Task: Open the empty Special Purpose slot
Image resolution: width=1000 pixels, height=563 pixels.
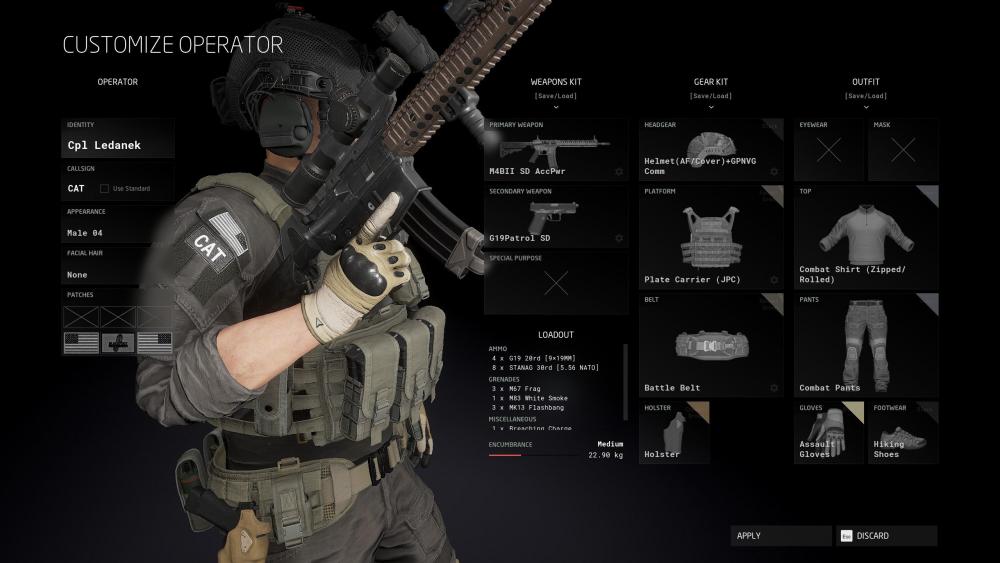Action: click(556, 283)
